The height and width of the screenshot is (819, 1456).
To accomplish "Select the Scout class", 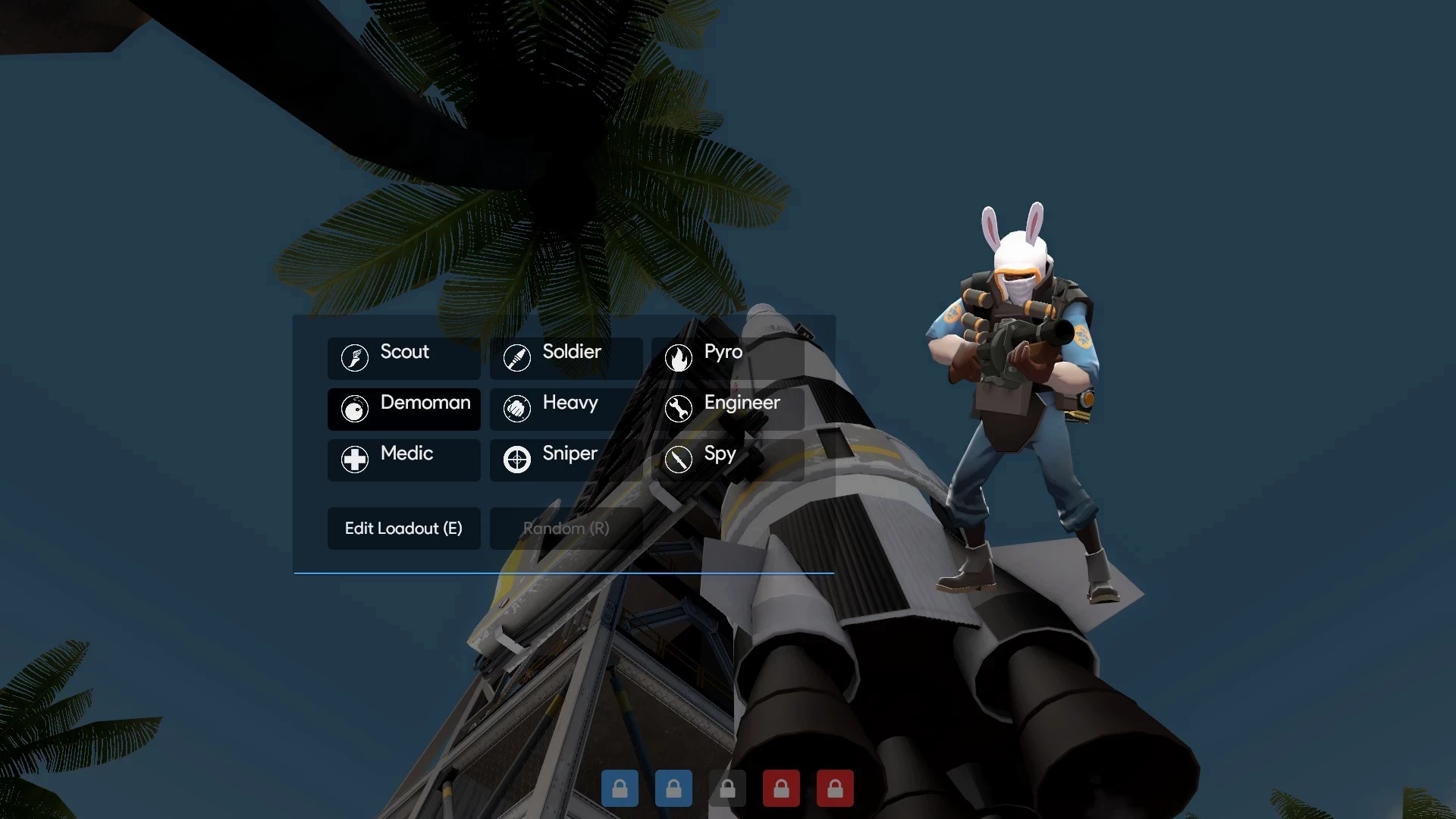I will 403,357.
